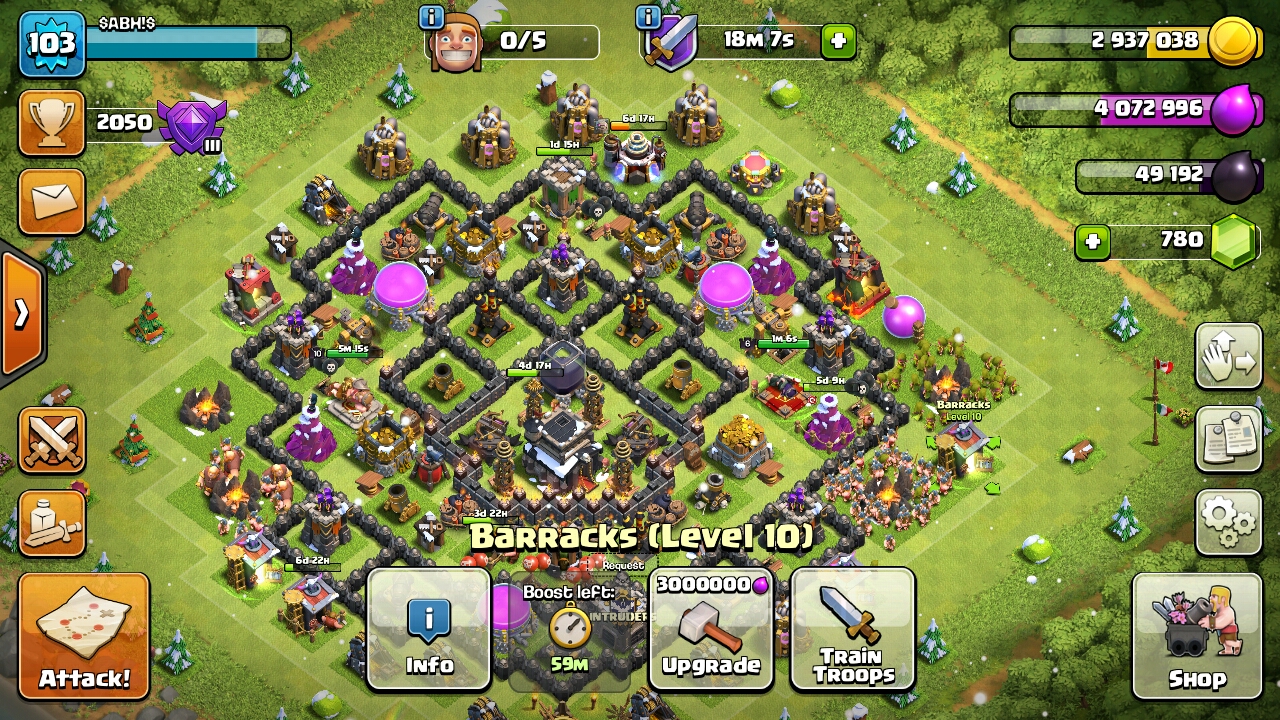
Task: Open the hand-and-arrow village switch button
Action: point(1228,356)
